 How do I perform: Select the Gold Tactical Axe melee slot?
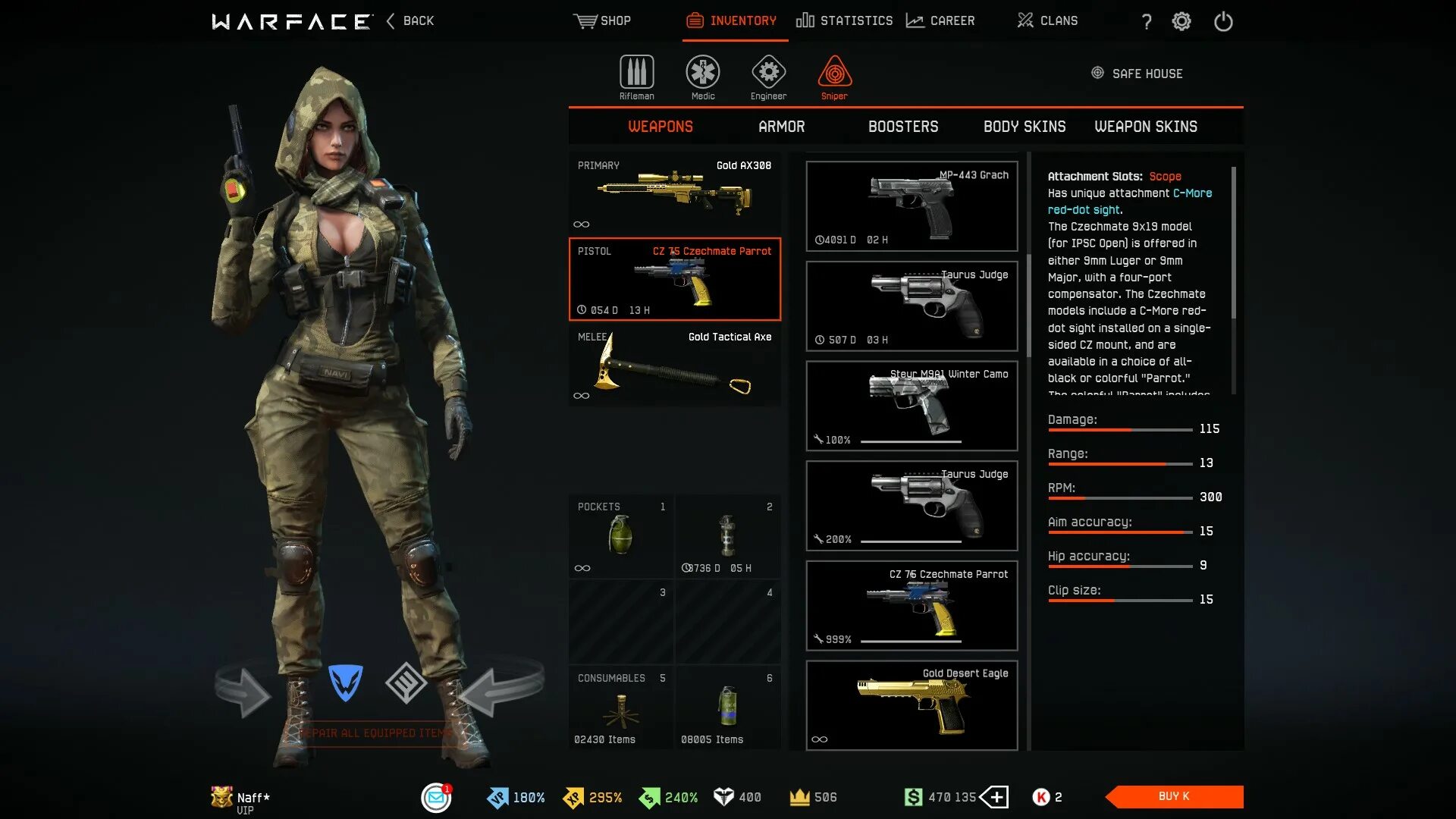click(x=674, y=365)
